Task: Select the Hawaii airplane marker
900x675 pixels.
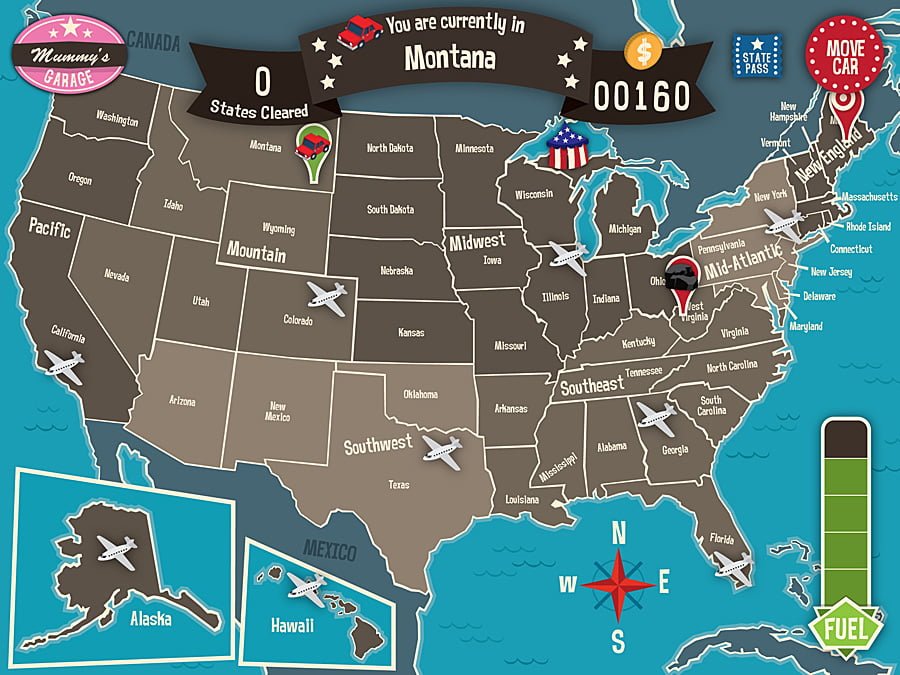Action: pyautogui.click(x=306, y=582)
